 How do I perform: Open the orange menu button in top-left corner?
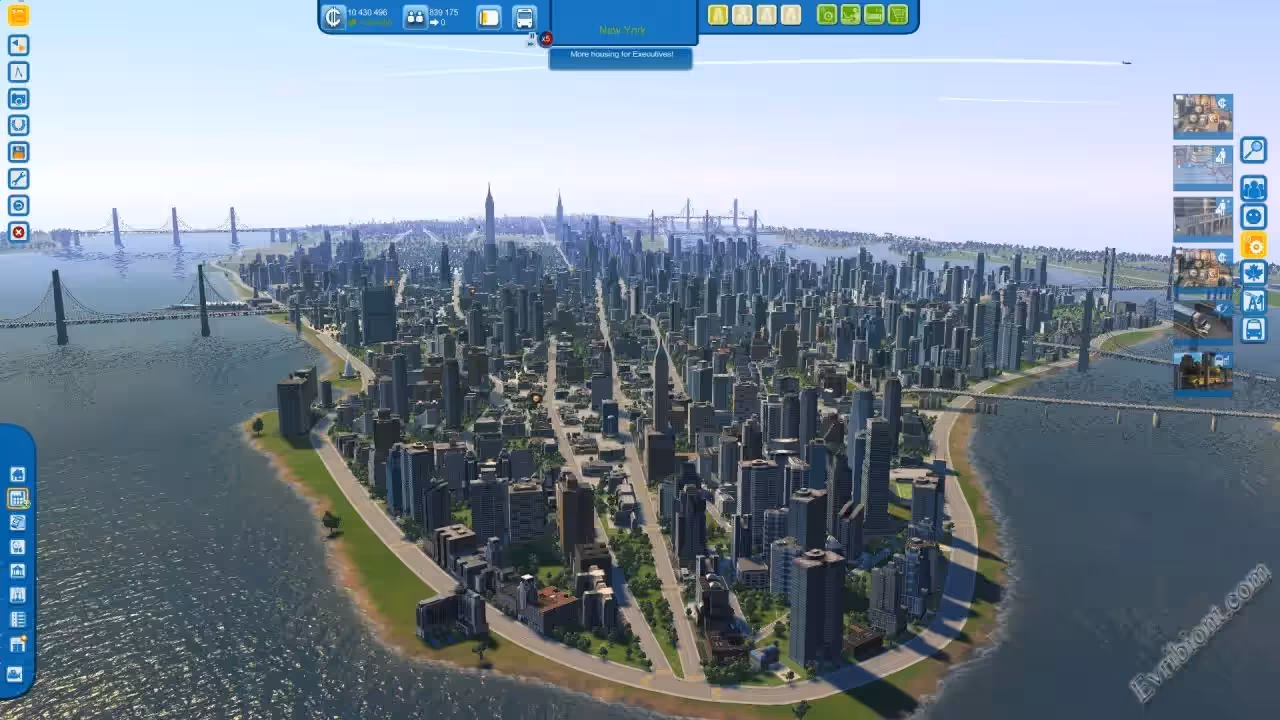coord(18,15)
